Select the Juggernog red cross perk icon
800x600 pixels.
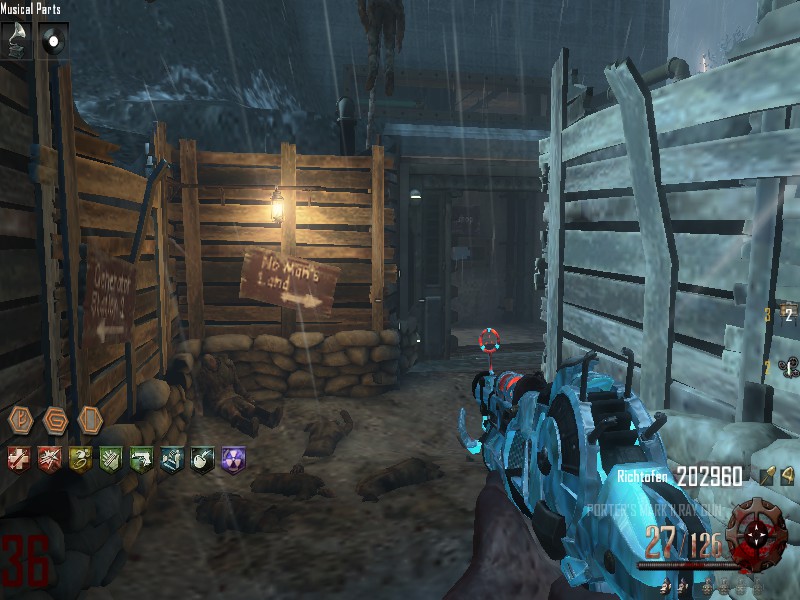pos(19,460)
